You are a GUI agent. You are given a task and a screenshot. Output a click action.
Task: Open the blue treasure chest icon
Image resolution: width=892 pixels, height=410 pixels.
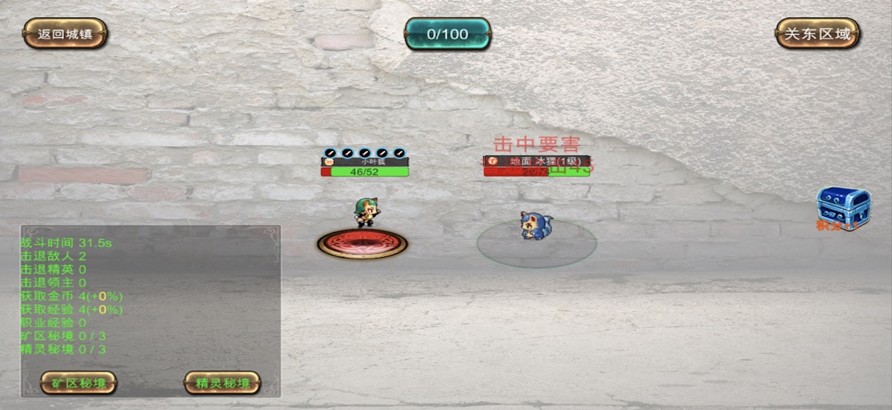pos(842,206)
